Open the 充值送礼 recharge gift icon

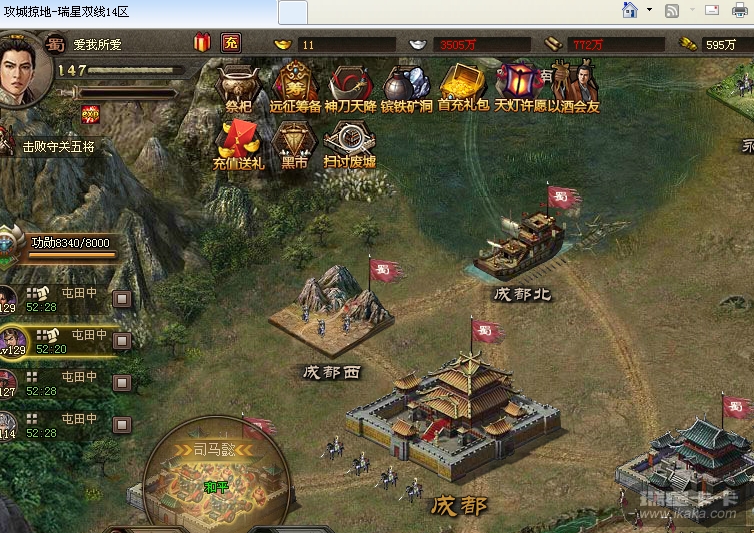[x=238, y=142]
